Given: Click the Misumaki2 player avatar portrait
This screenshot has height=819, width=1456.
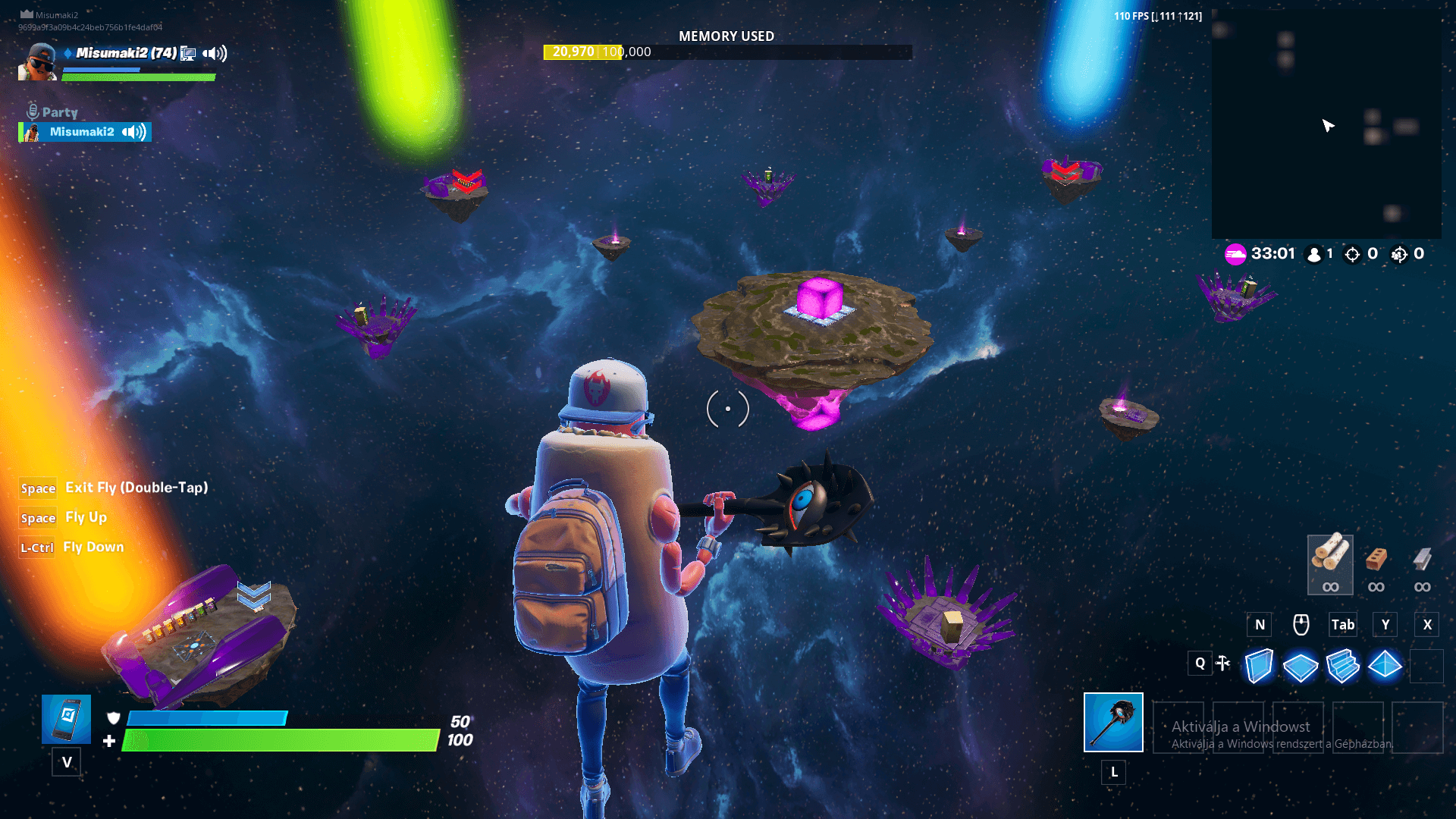Looking at the screenshot, I should pyautogui.click(x=37, y=62).
